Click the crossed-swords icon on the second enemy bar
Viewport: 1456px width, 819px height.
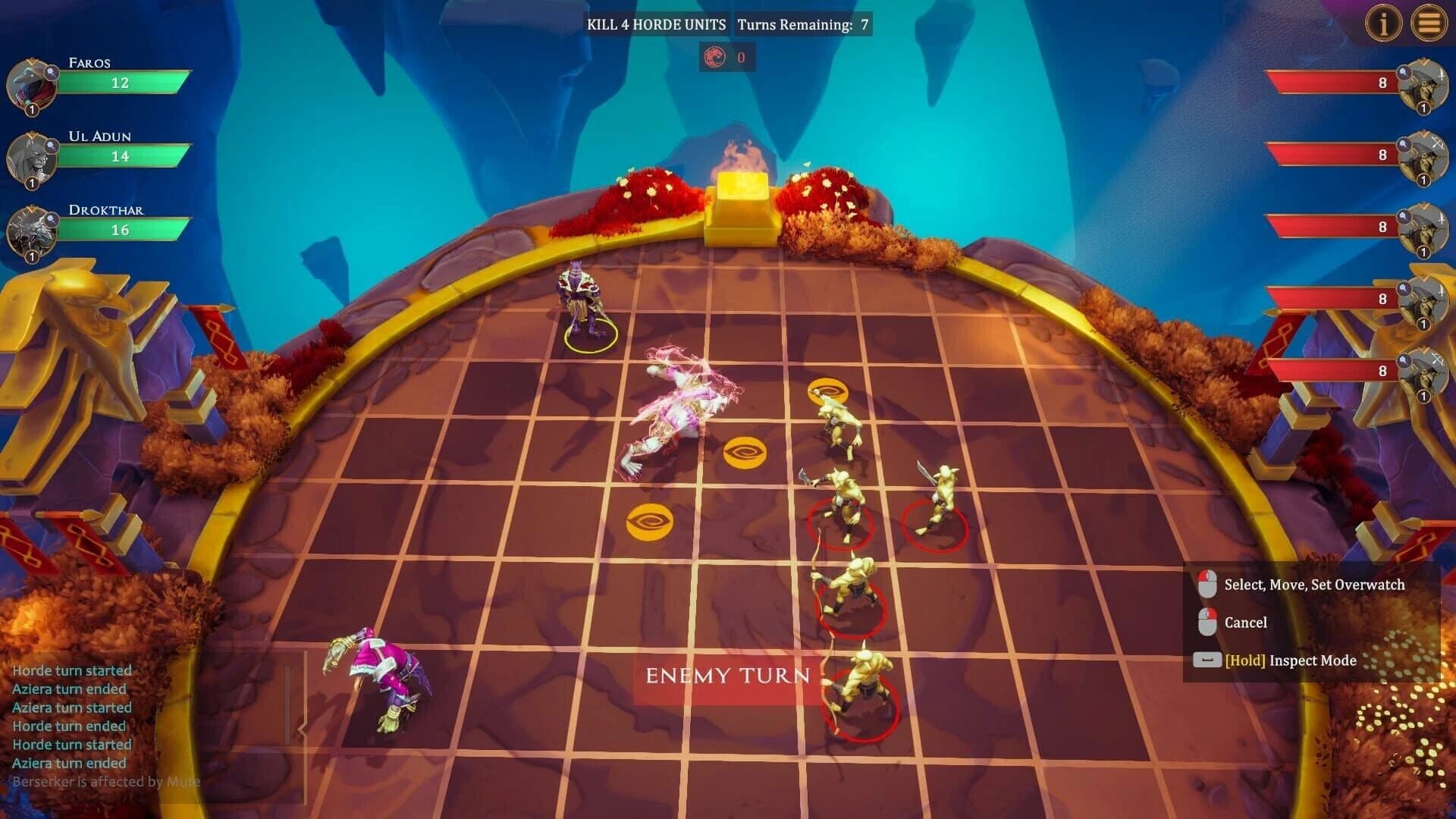1438,143
